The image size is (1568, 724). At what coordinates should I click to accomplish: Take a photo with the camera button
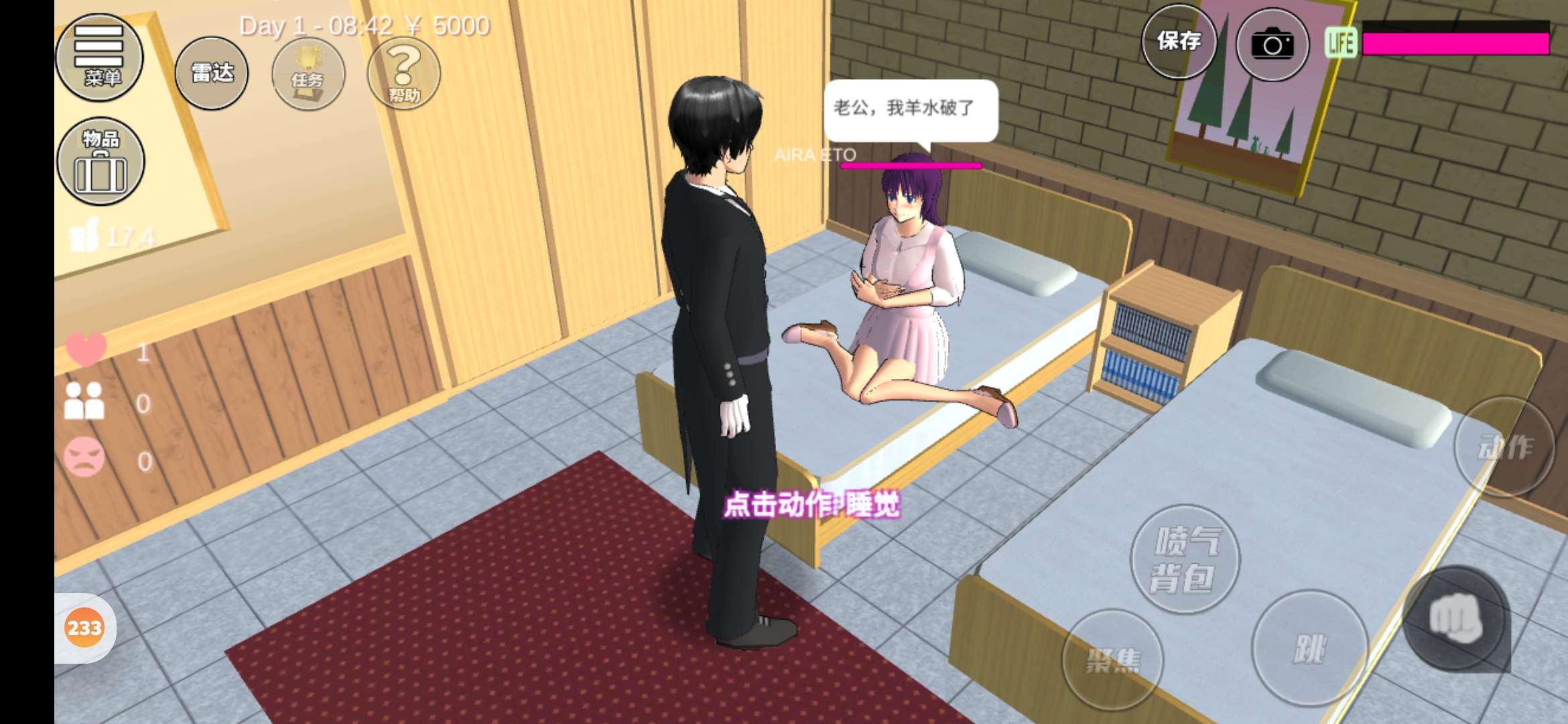(x=1272, y=45)
